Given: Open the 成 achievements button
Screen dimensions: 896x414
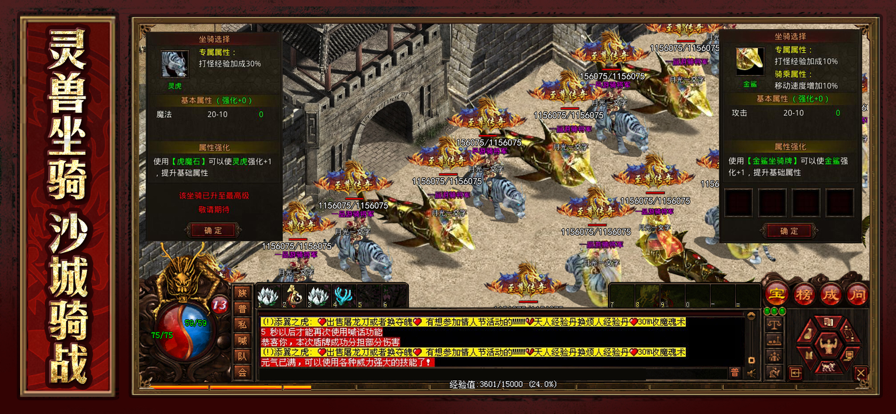Looking at the screenshot, I should (x=830, y=294).
